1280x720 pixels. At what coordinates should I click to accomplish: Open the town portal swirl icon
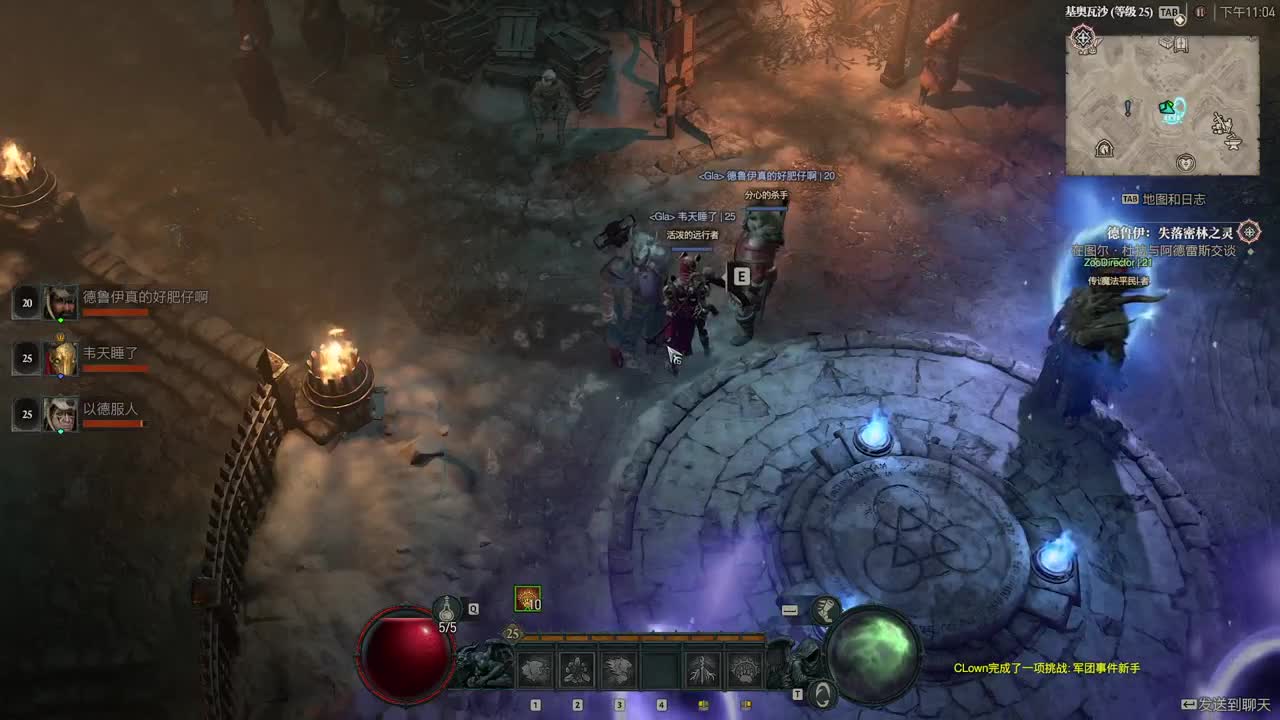822,692
